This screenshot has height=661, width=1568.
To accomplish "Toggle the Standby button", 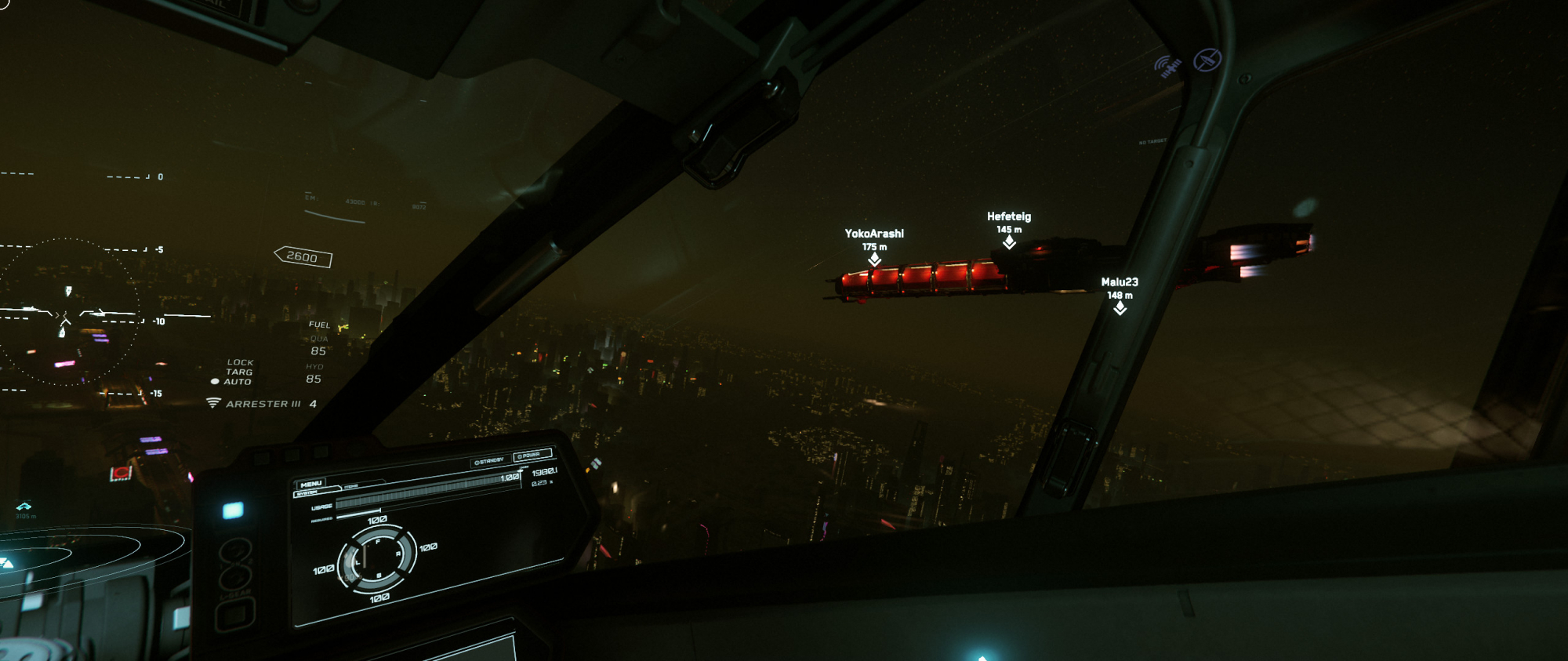I will [489, 461].
